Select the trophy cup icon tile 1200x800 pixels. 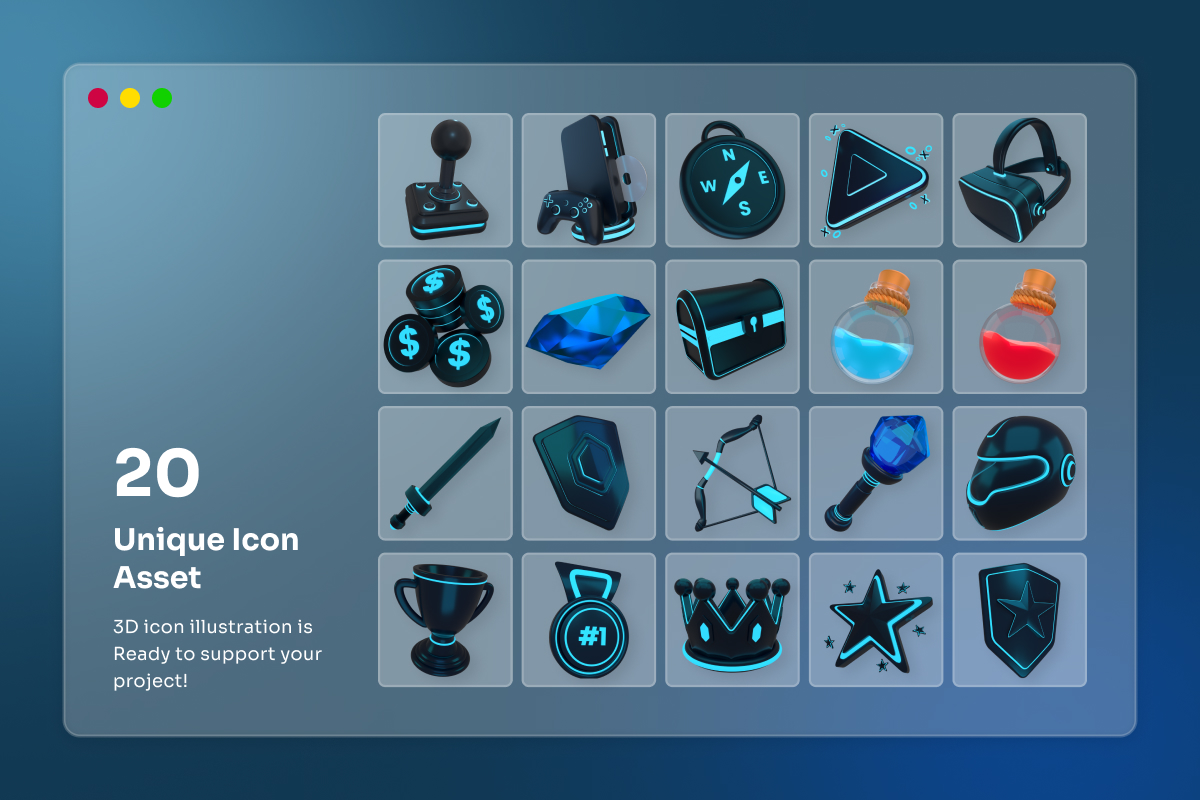pos(445,620)
